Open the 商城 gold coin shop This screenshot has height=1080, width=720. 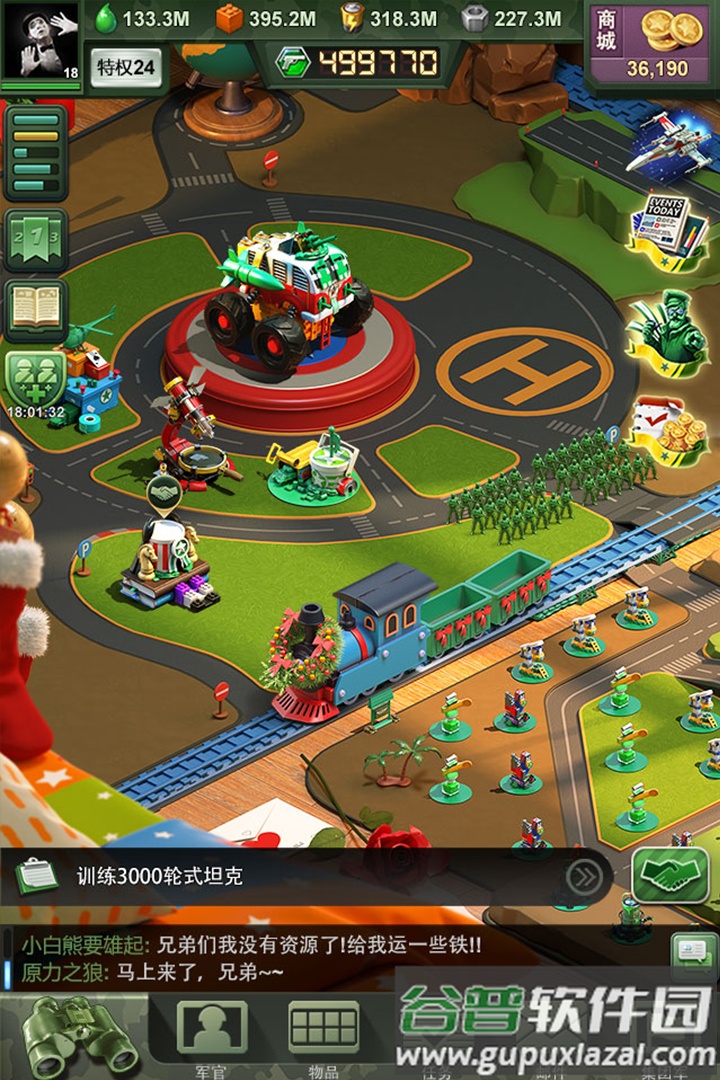point(651,42)
